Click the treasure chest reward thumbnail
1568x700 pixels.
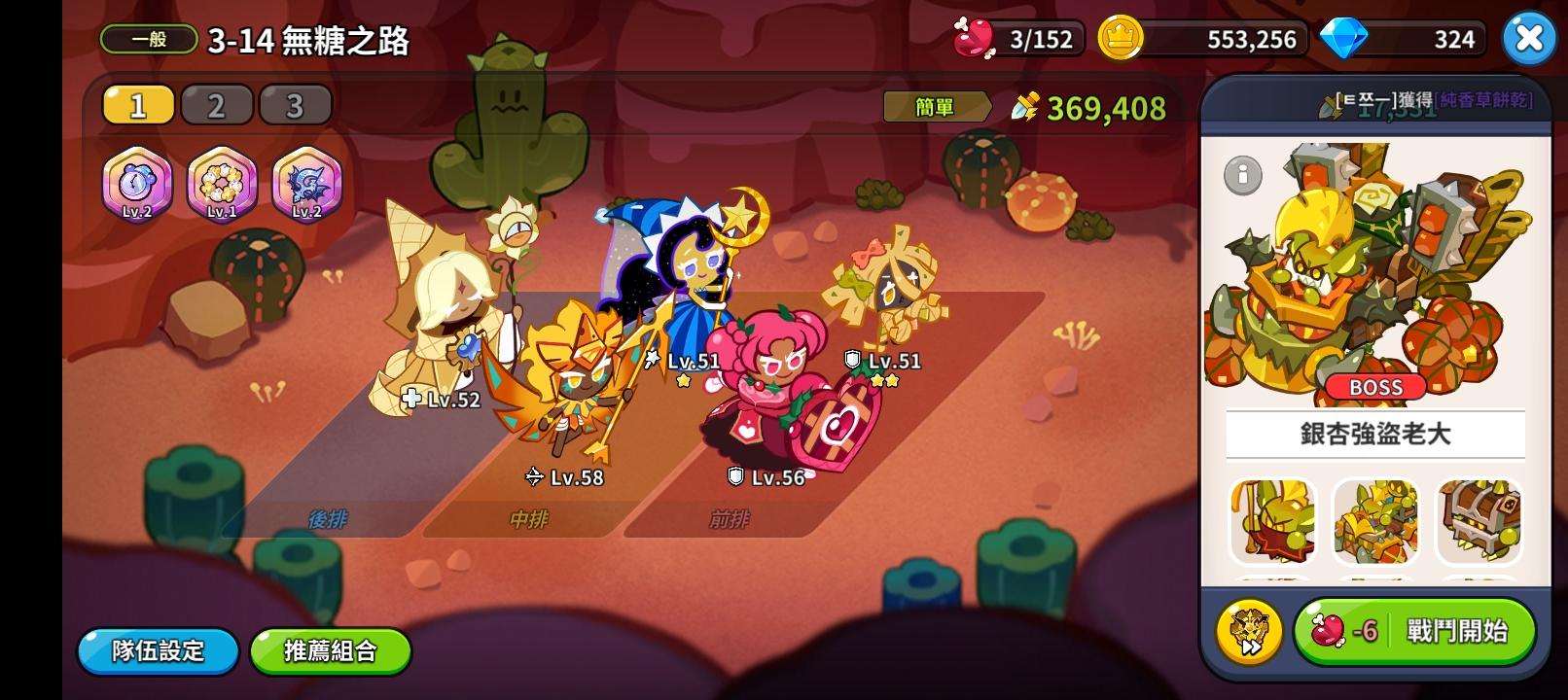(x=1479, y=522)
